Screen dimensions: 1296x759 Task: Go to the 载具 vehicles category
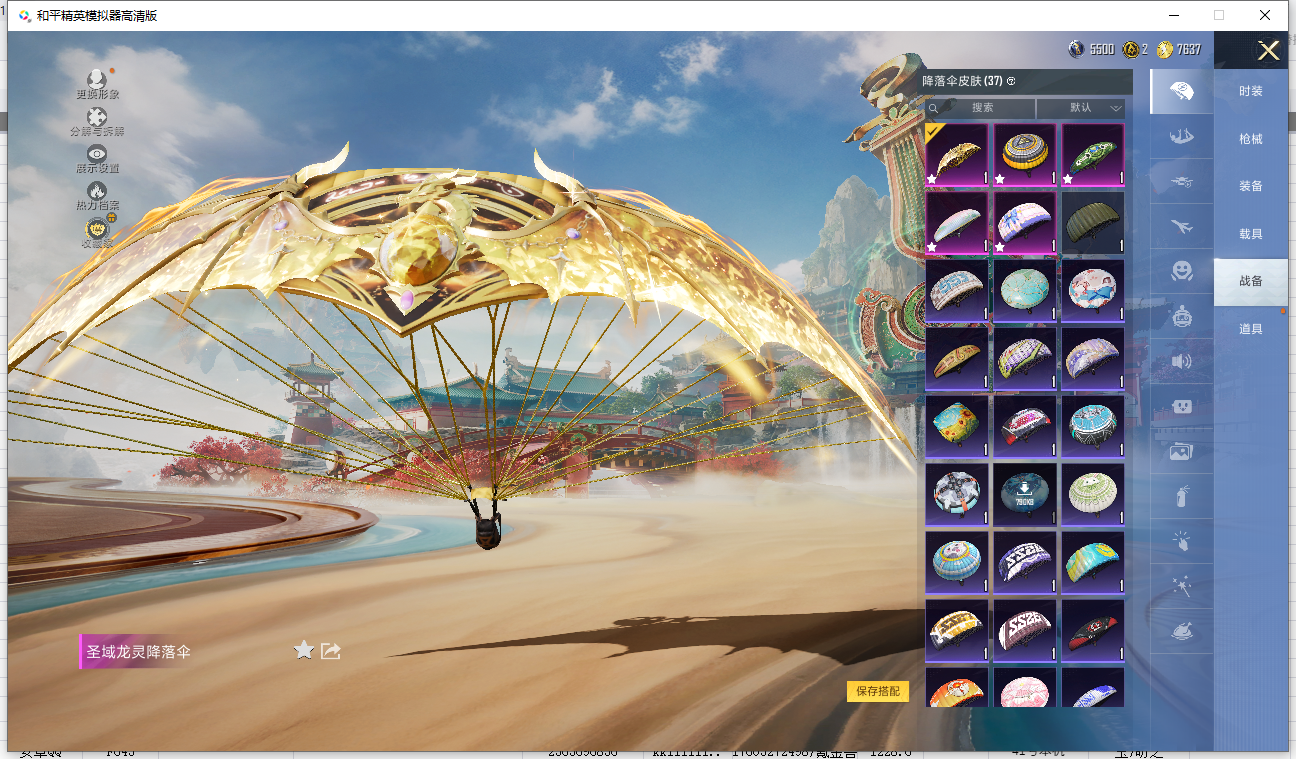[1250, 234]
